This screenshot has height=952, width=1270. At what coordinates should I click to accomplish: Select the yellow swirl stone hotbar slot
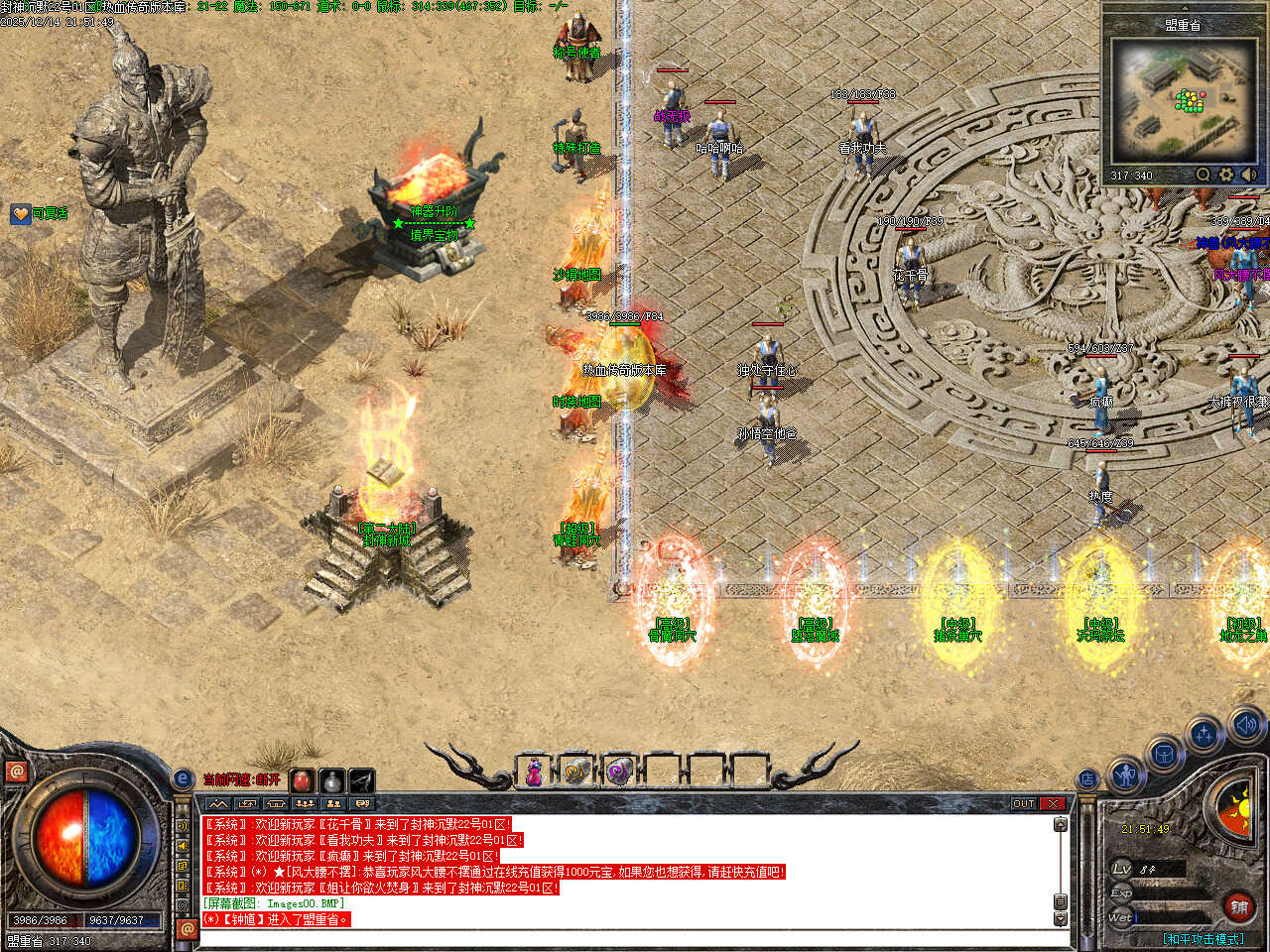click(x=575, y=772)
